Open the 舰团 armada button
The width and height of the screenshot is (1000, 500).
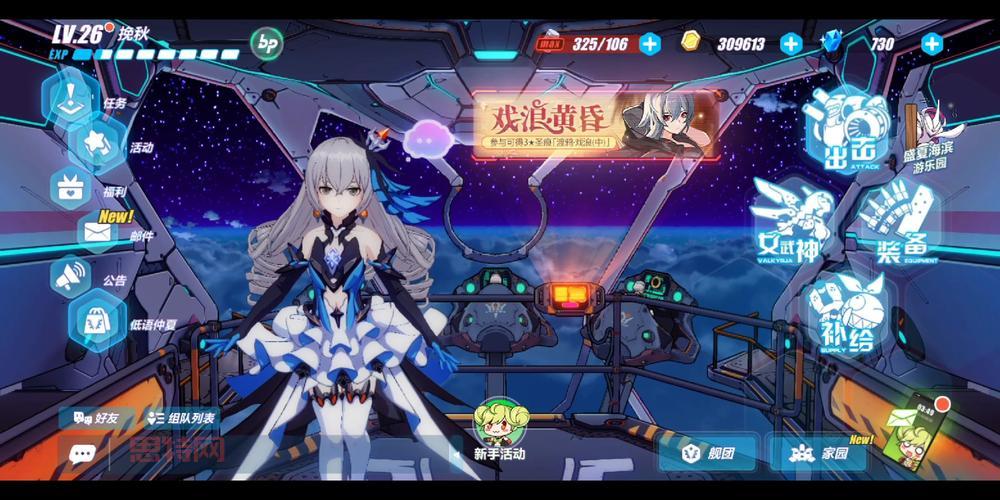click(x=708, y=453)
